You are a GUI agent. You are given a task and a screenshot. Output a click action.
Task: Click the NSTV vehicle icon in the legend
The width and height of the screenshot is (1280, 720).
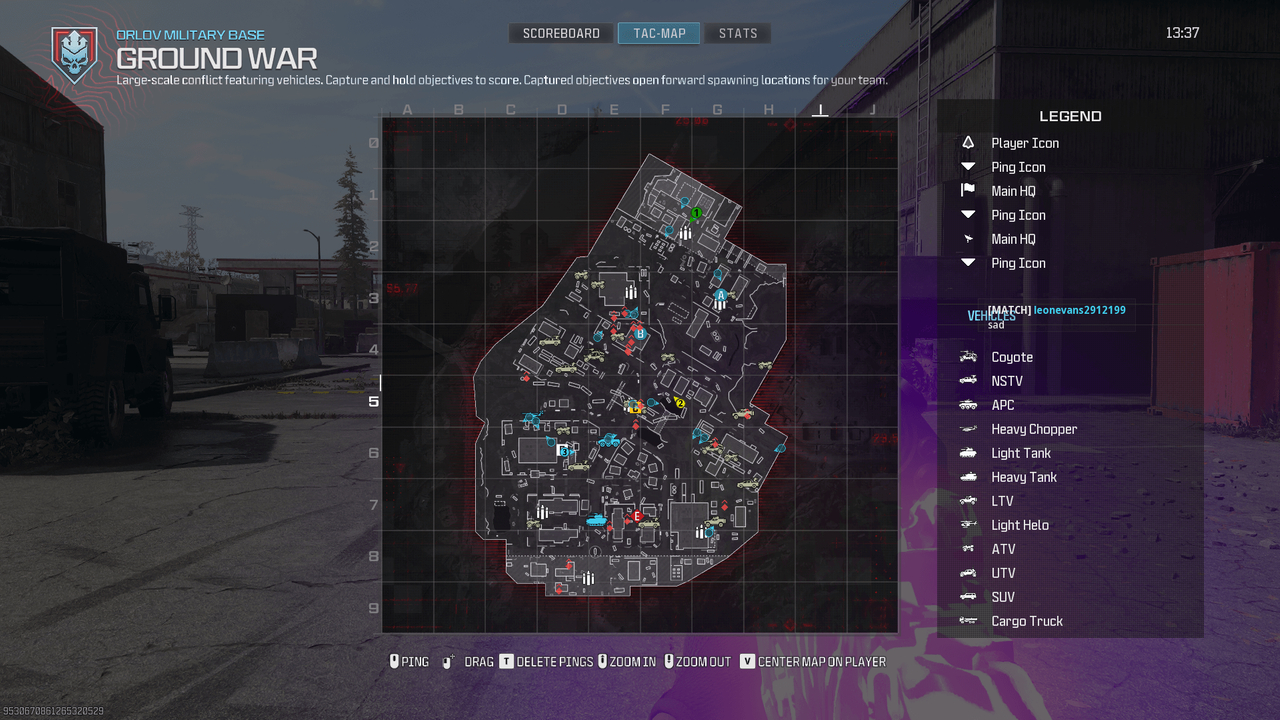[x=966, y=380]
